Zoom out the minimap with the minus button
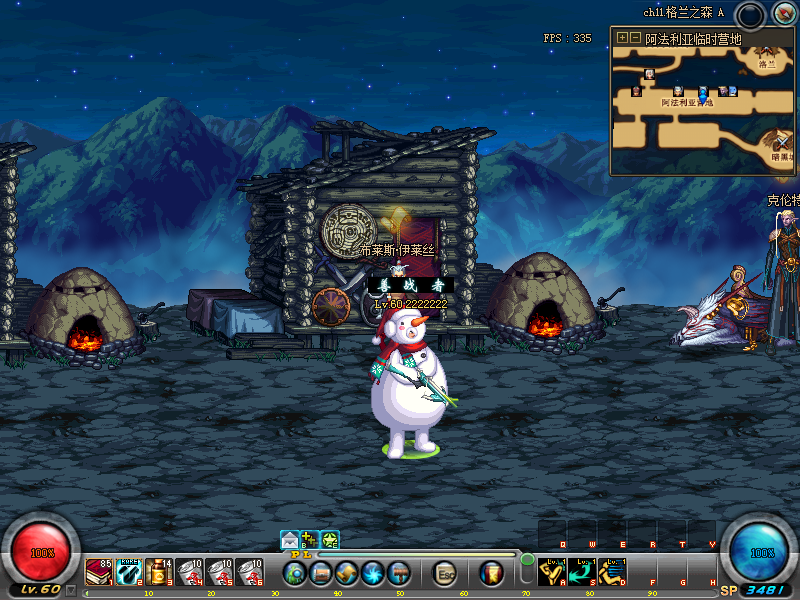 click(635, 38)
